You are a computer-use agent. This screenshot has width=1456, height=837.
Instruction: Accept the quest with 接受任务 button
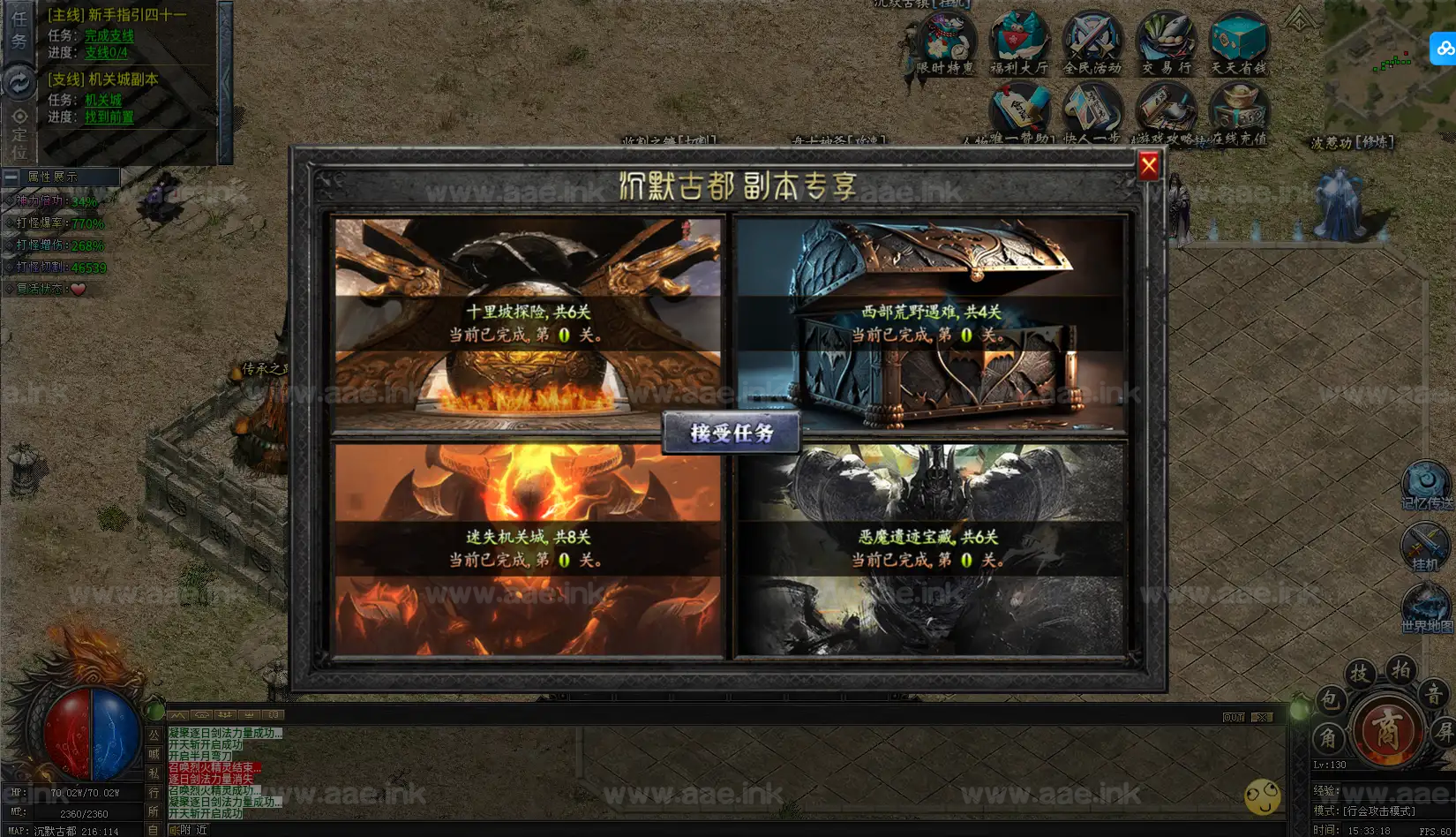(x=732, y=433)
